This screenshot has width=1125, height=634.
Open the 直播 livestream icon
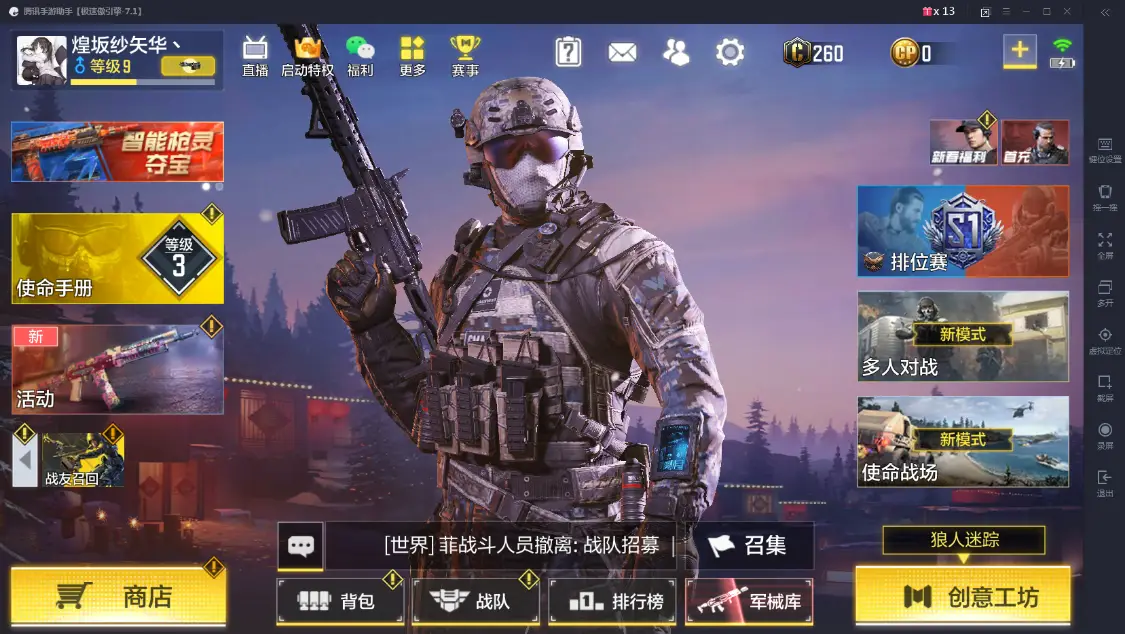[x=255, y=55]
